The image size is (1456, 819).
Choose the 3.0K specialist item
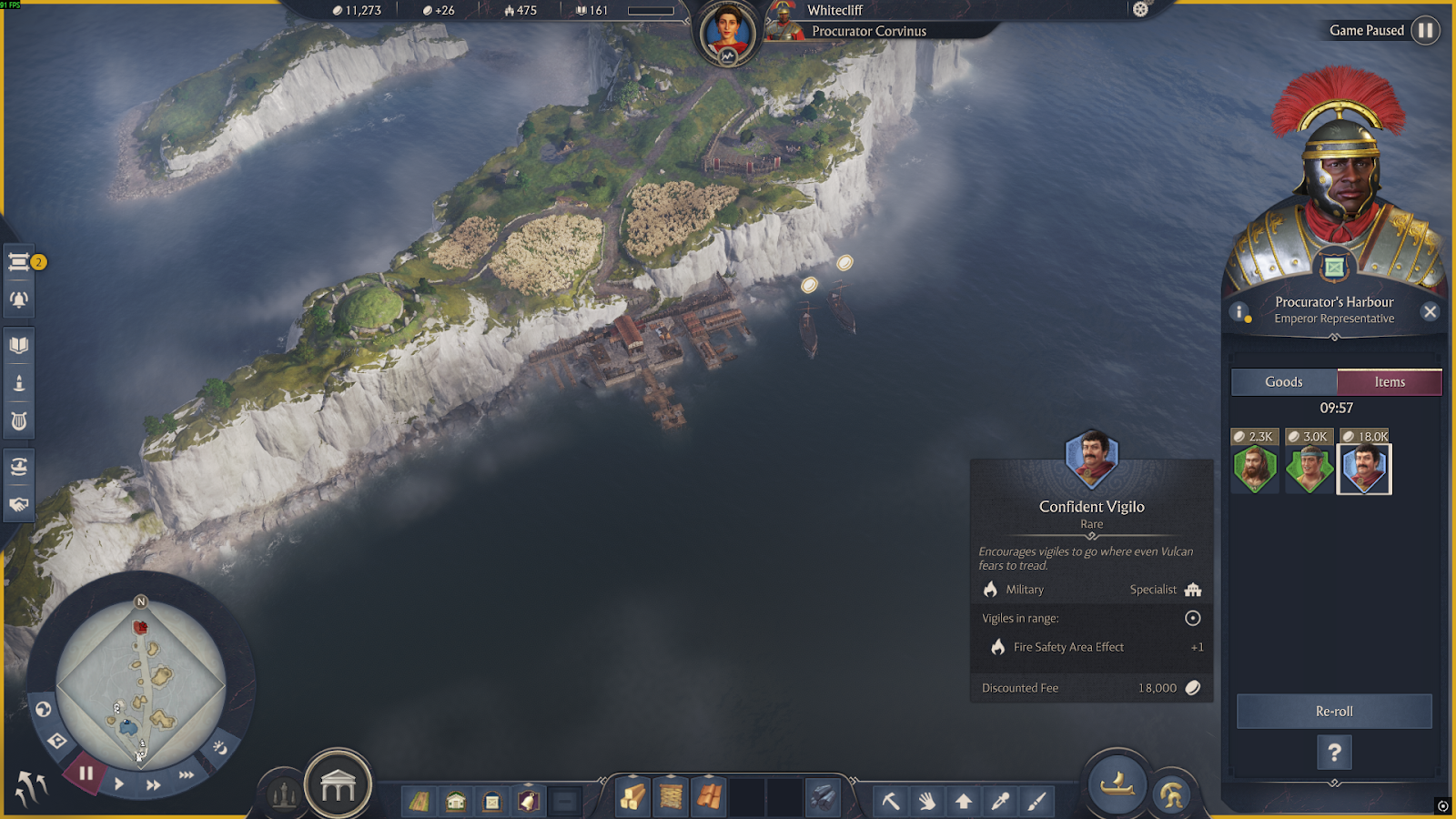(1309, 470)
